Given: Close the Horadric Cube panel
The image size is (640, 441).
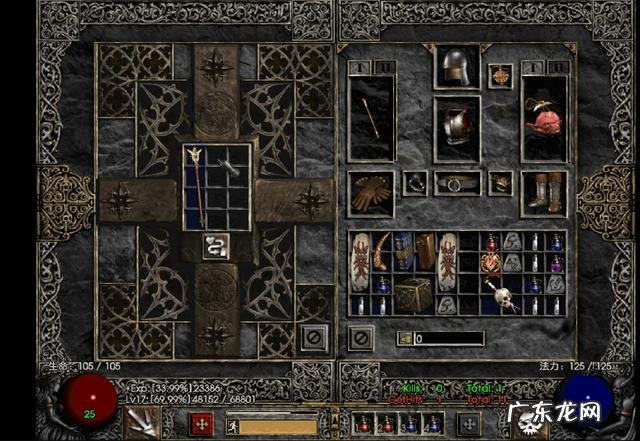Looking at the screenshot, I should point(315,338).
